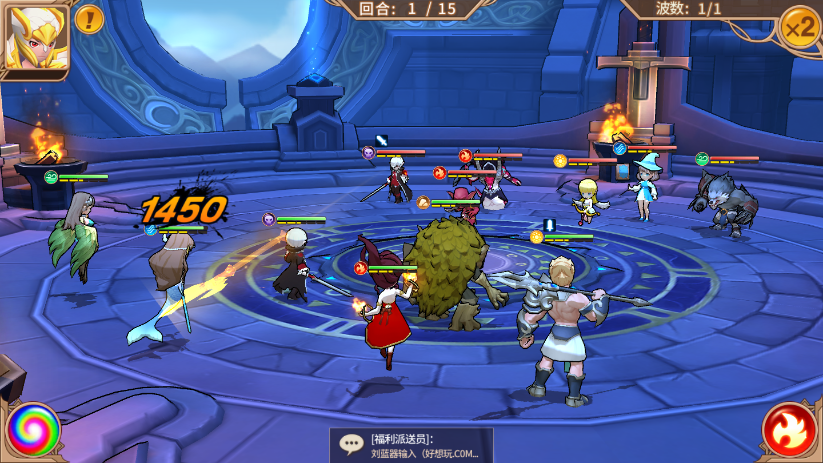Activate the red flame skill
The width and height of the screenshot is (823, 463).
point(790,431)
